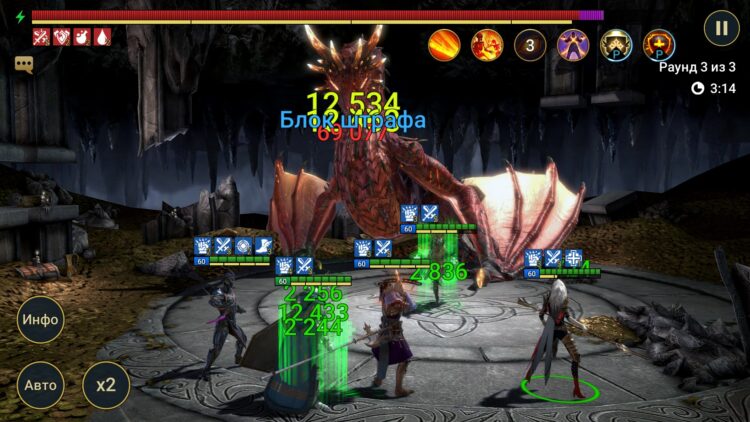Inspect the poison flask debuff icon
The image size is (750, 422).
[81, 37]
